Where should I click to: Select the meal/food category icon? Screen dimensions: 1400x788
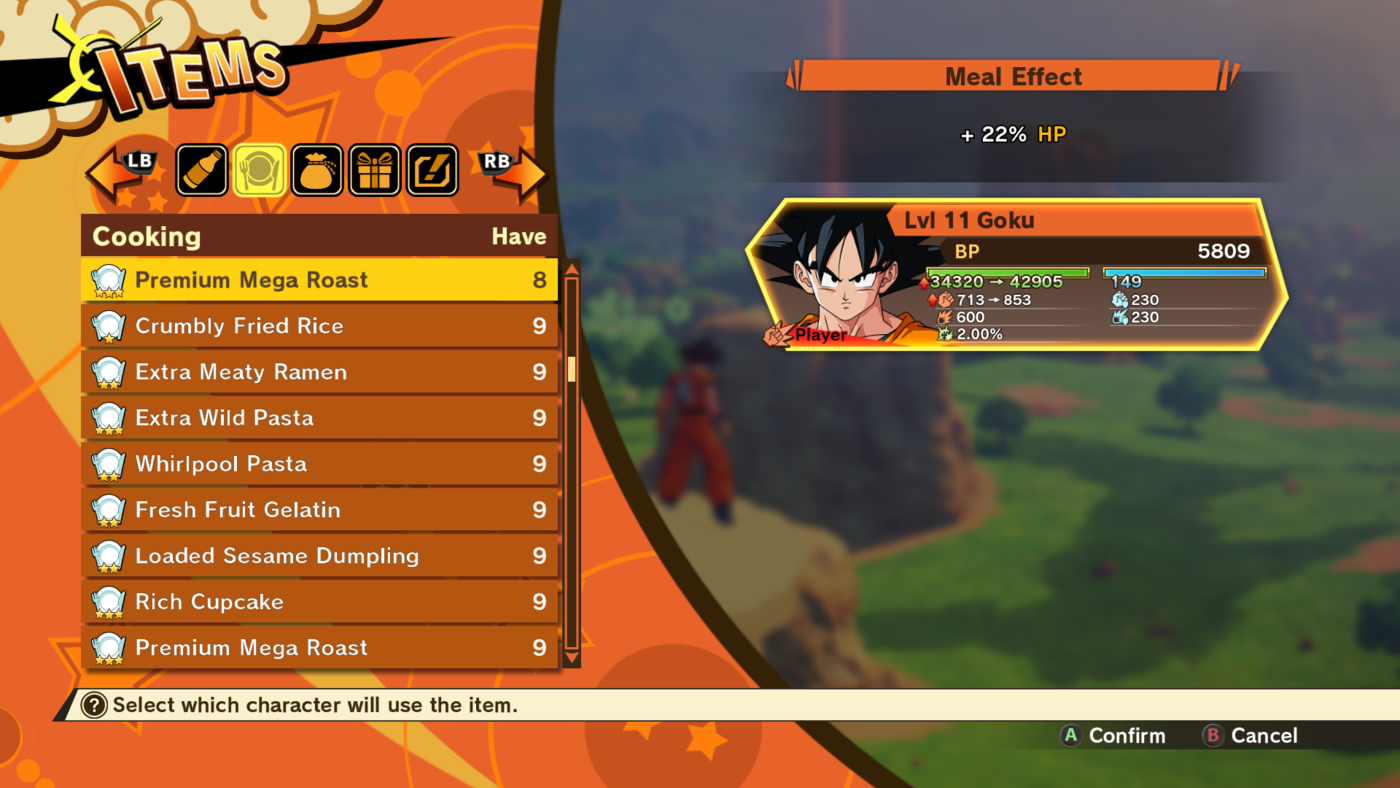[x=259, y=169]
